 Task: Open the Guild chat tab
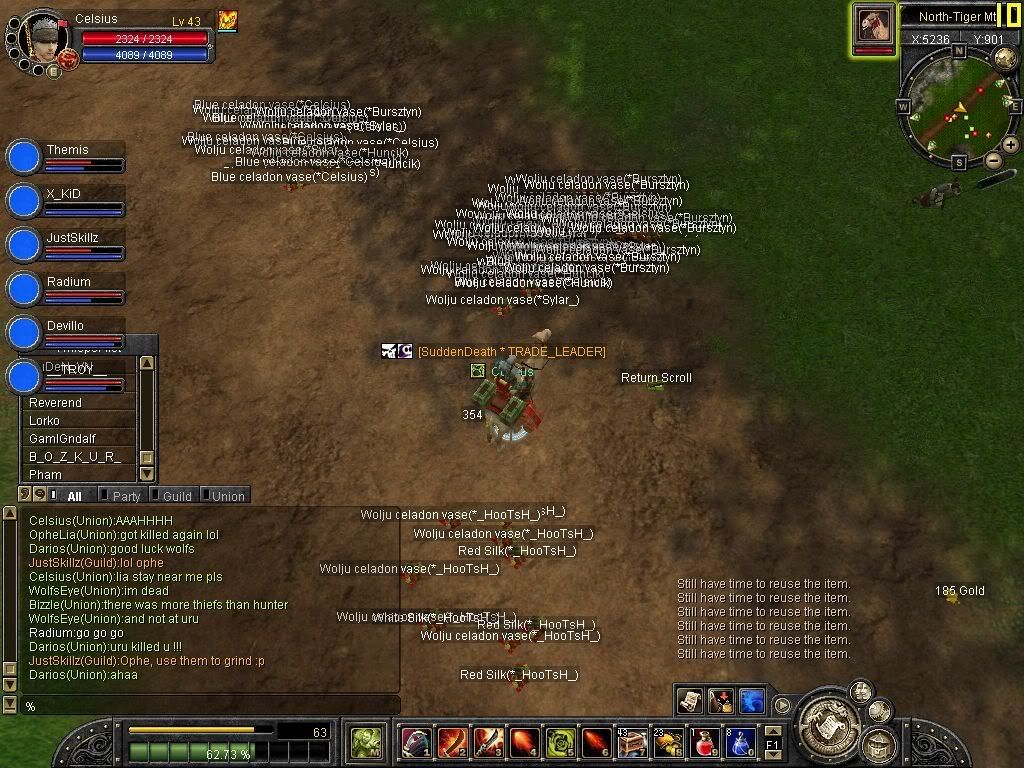click(x=177, y=496)
